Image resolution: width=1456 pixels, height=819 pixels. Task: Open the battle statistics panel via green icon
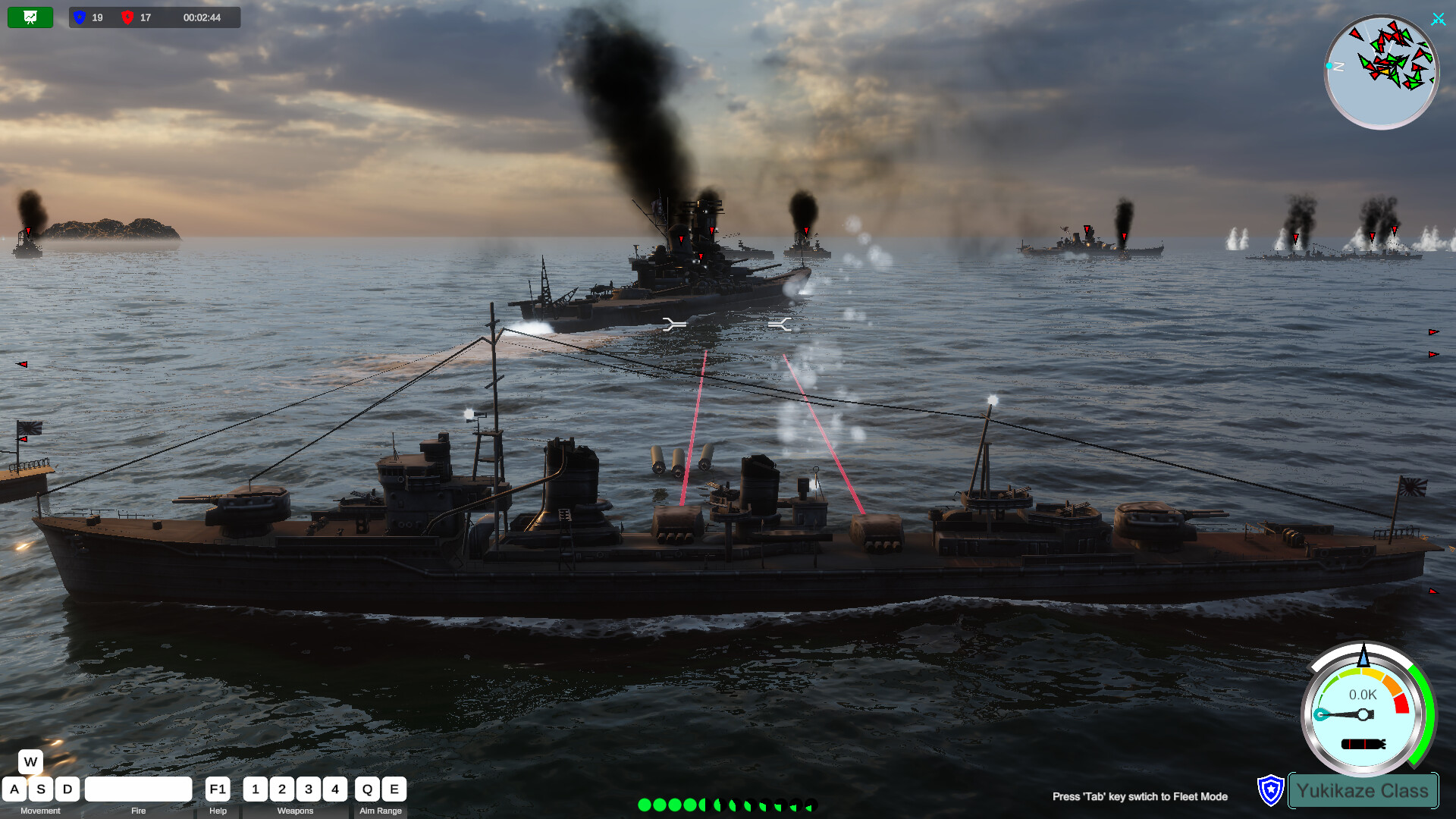(x=30, y=17)
